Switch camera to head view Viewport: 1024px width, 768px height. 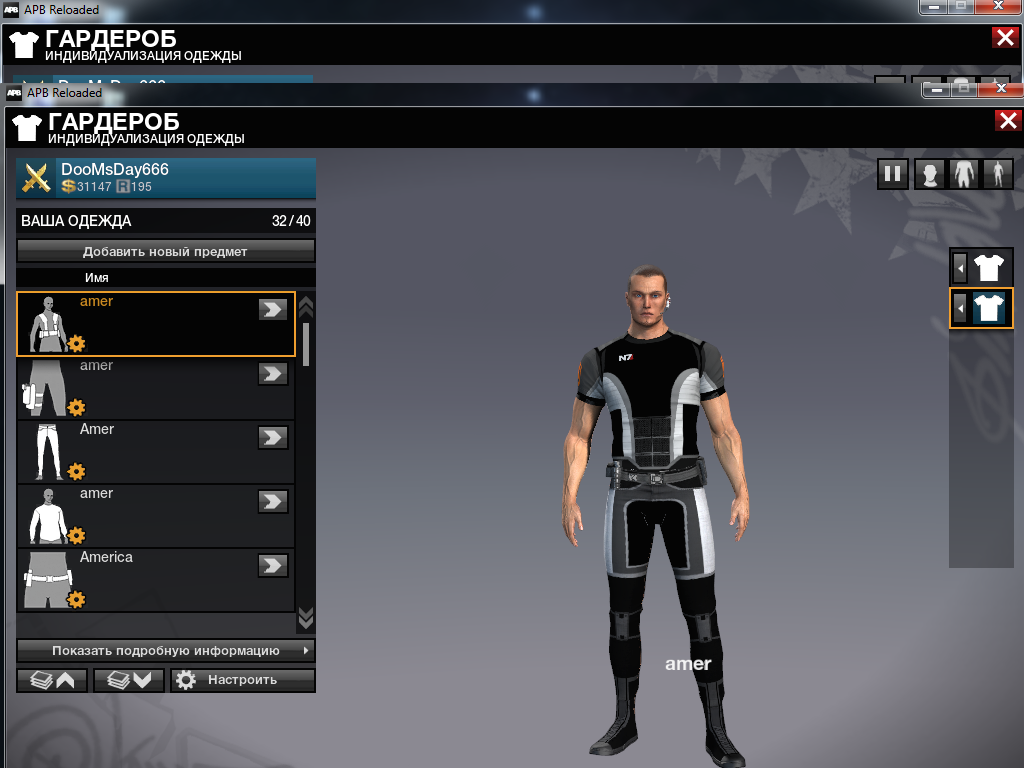[x=930, y=174]
